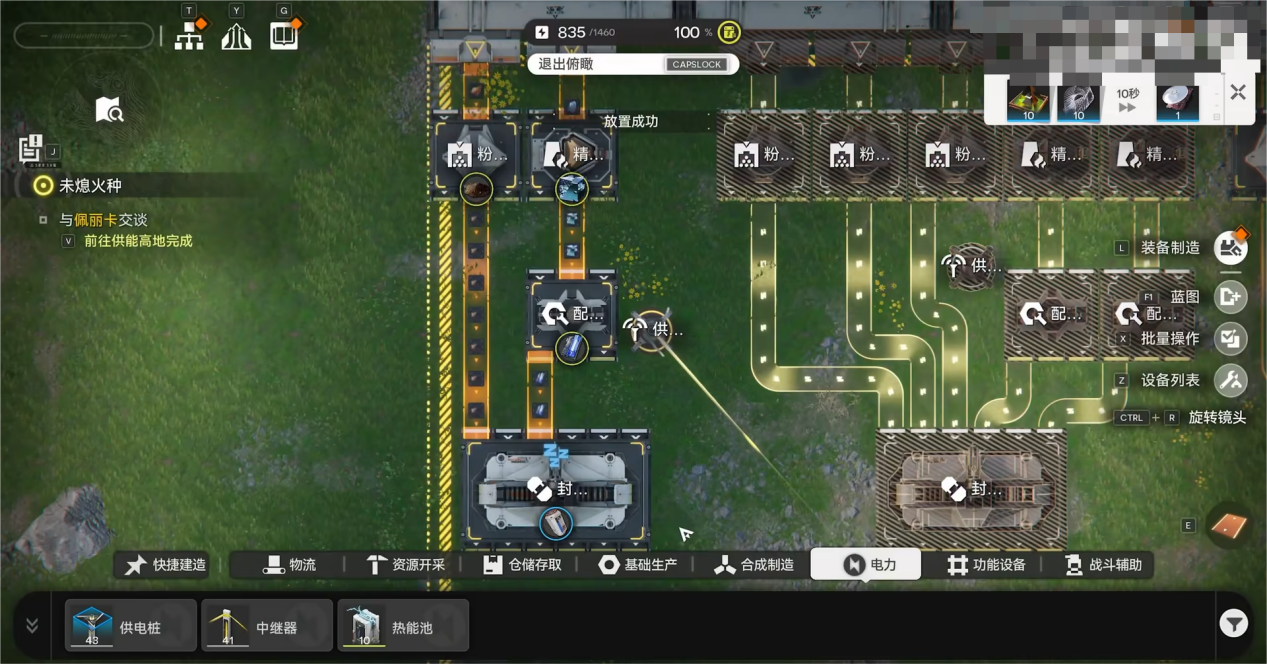Show the 基础生产 basic production tab
Image resolution: width=1267 pixels, height=664 pixels.
638,565
